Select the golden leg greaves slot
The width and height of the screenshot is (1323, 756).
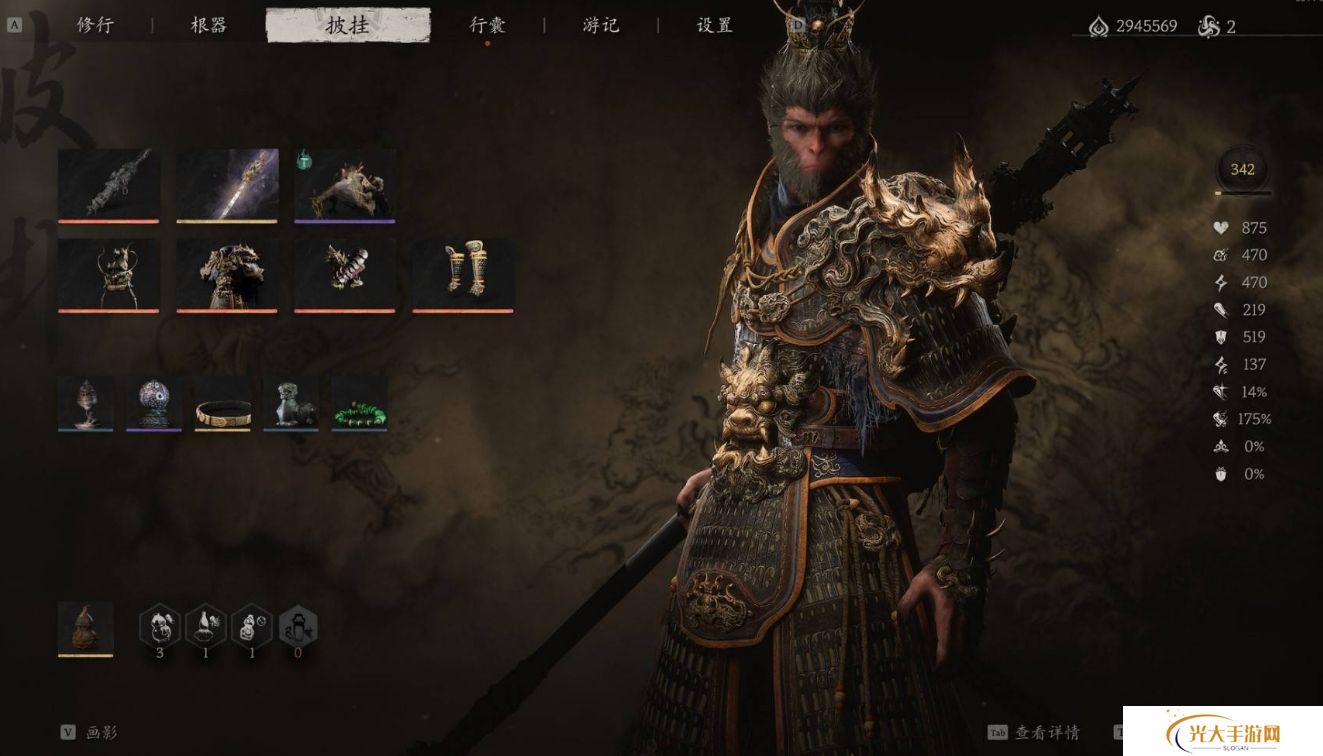(x=463, y=273)
